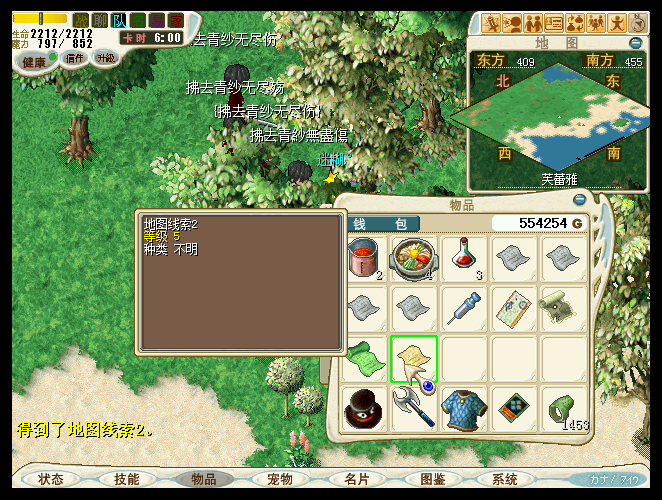Image resolution: width=662 pixels, height=500 pixels.
Task: Open the 信件 mail button
Action: click(x=75, y=58)
